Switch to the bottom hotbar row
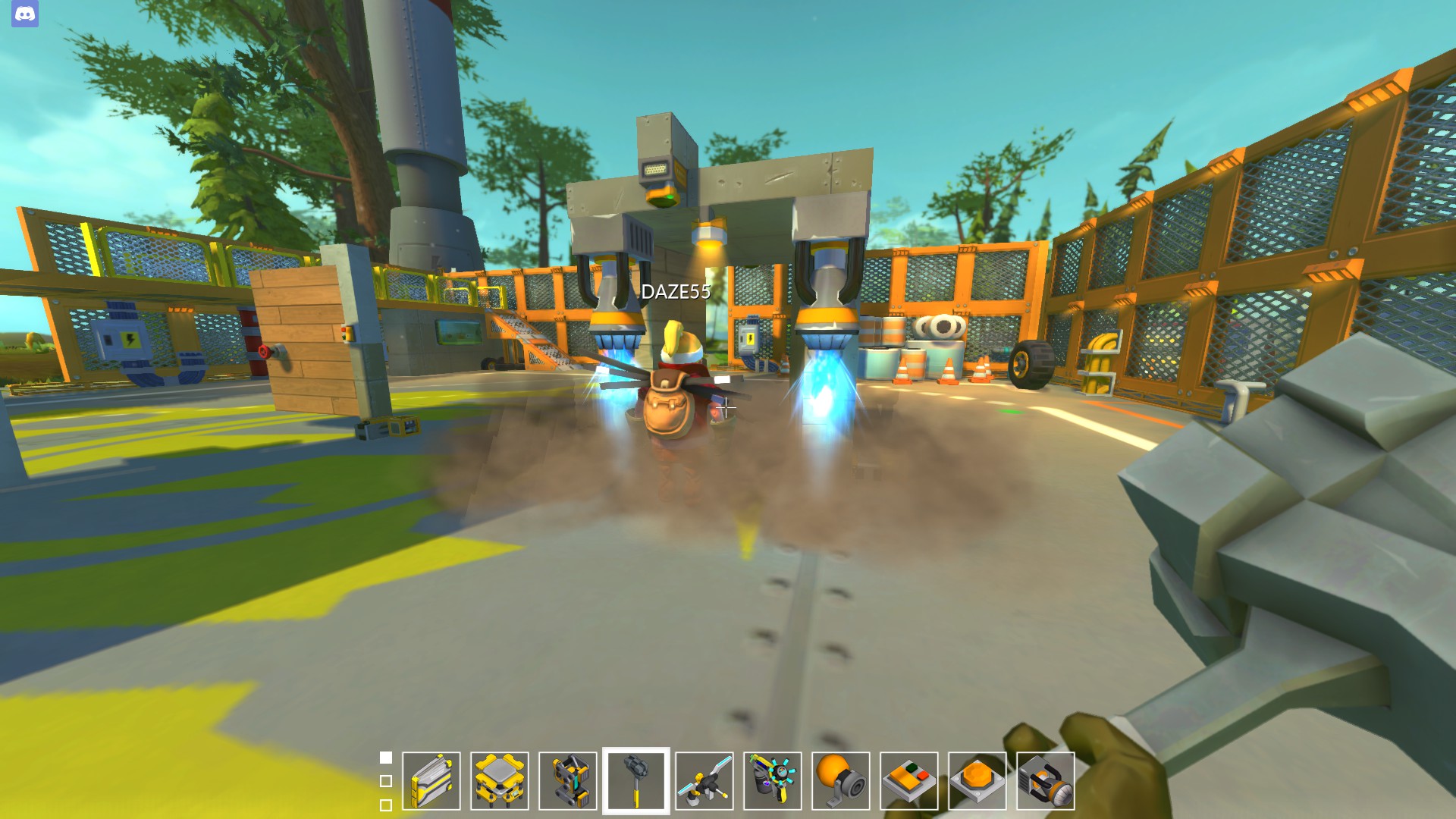This screenshot has width=1456, height=819. (x=387, y=804)
